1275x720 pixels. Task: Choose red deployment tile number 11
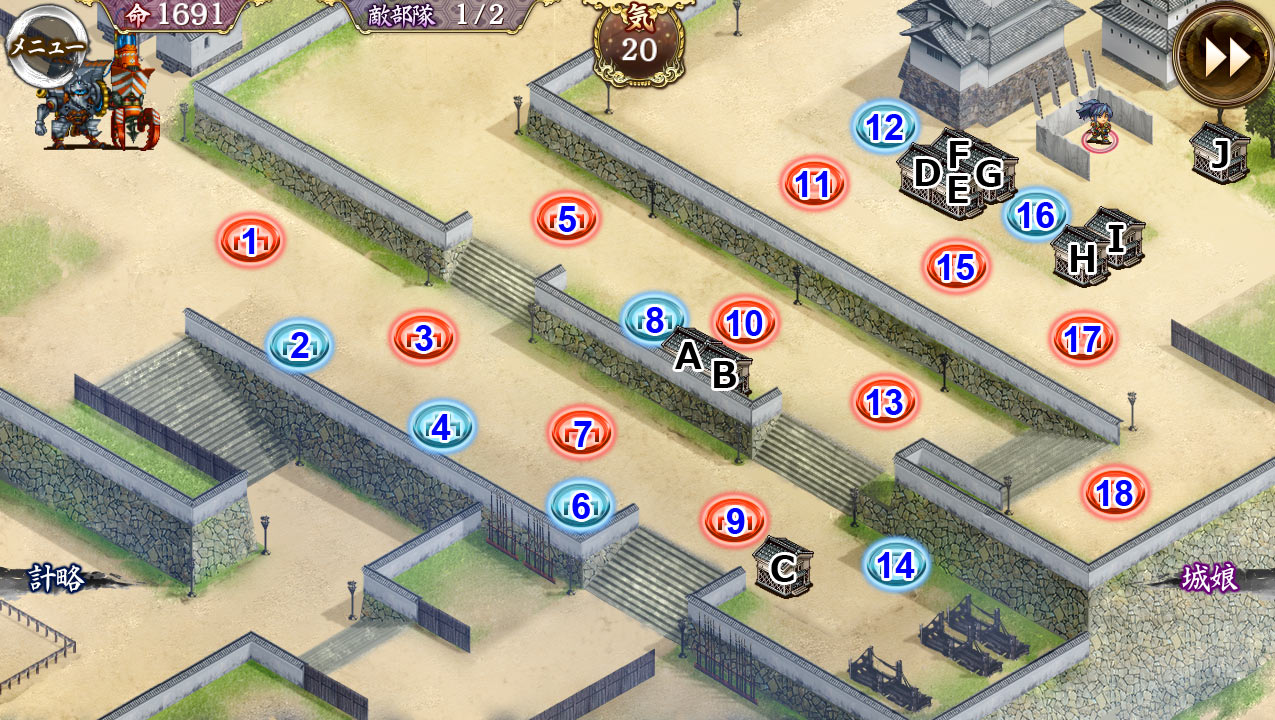click(815, 184)
